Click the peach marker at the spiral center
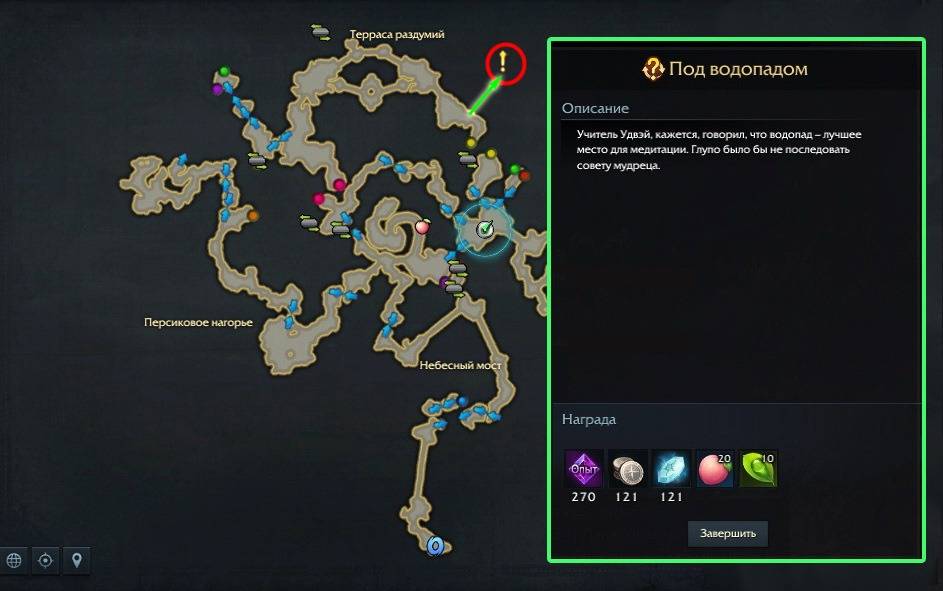This screenshot has width=943, height=591. (422, 227)
